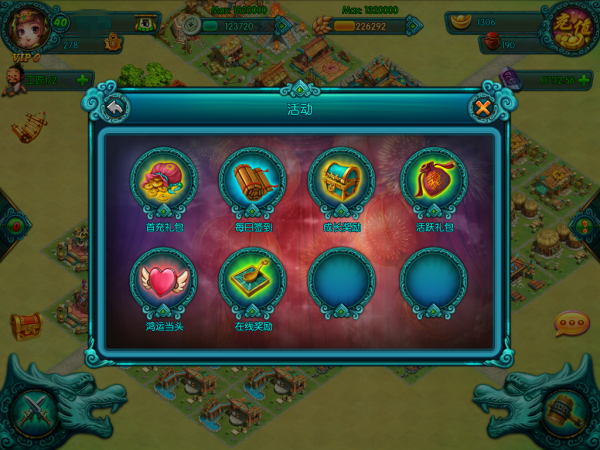Open the 充值 recharge emblem
This screenshot has width=600, height=450.
[572, 27]
